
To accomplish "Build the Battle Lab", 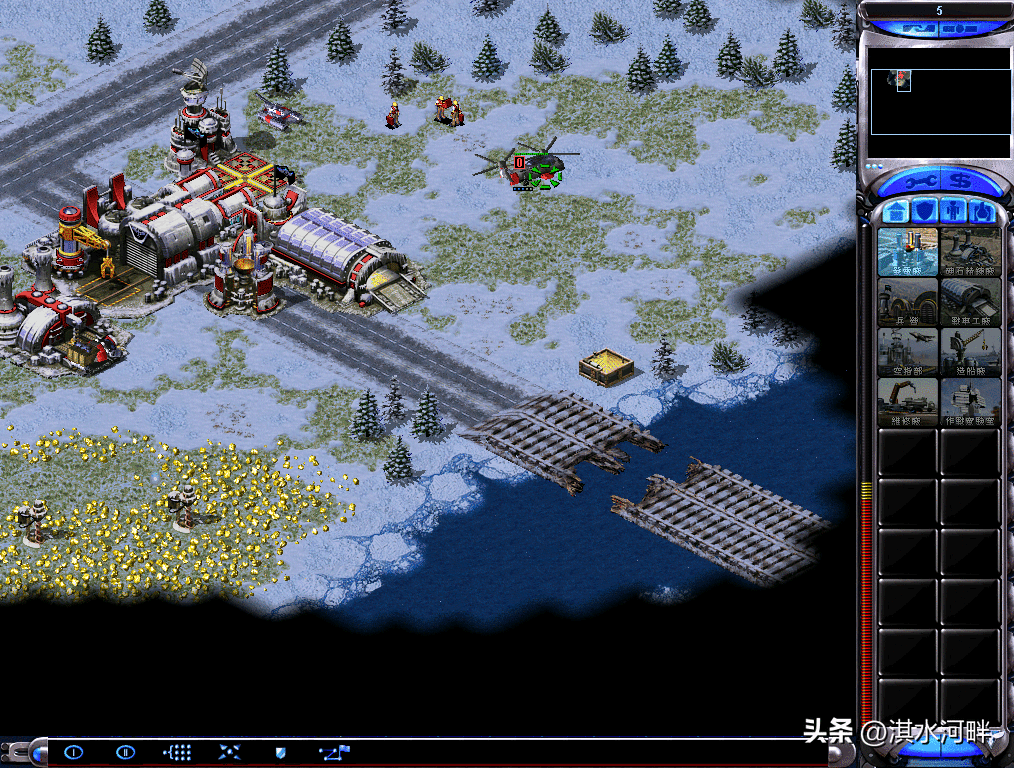I will [x=970, y=402].
